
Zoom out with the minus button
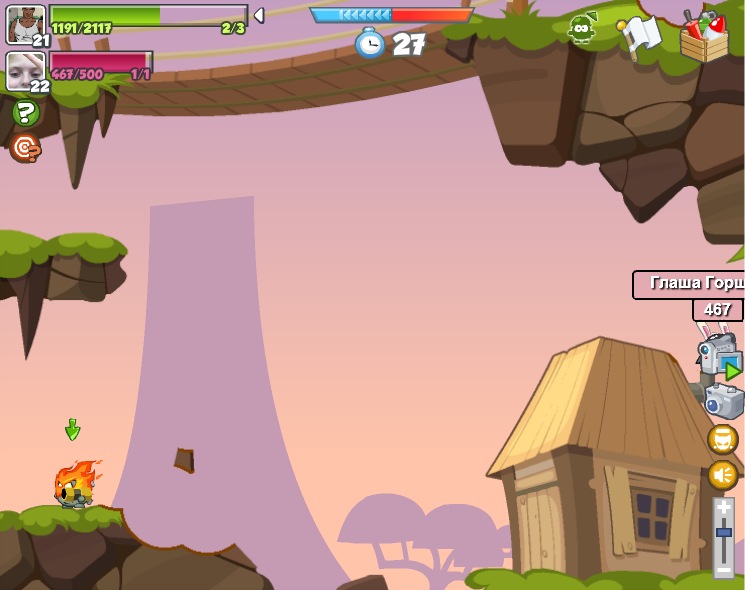point(724,568)
